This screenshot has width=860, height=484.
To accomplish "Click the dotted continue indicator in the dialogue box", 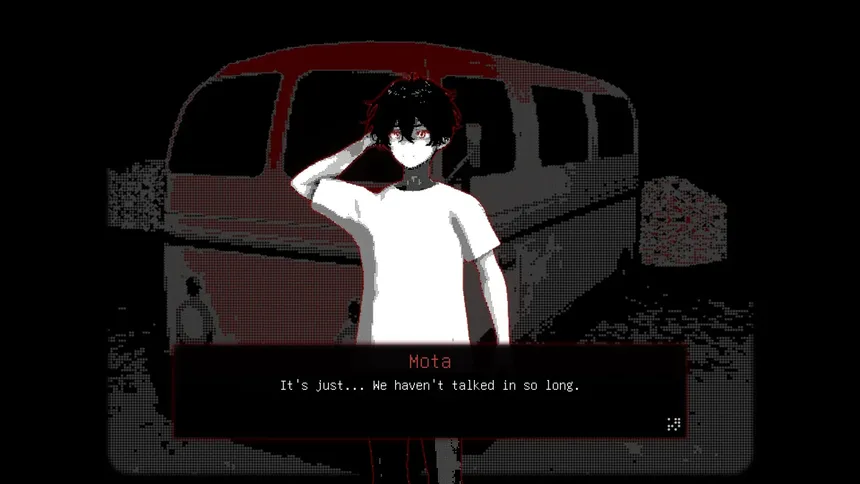I will tap(673, 424).
